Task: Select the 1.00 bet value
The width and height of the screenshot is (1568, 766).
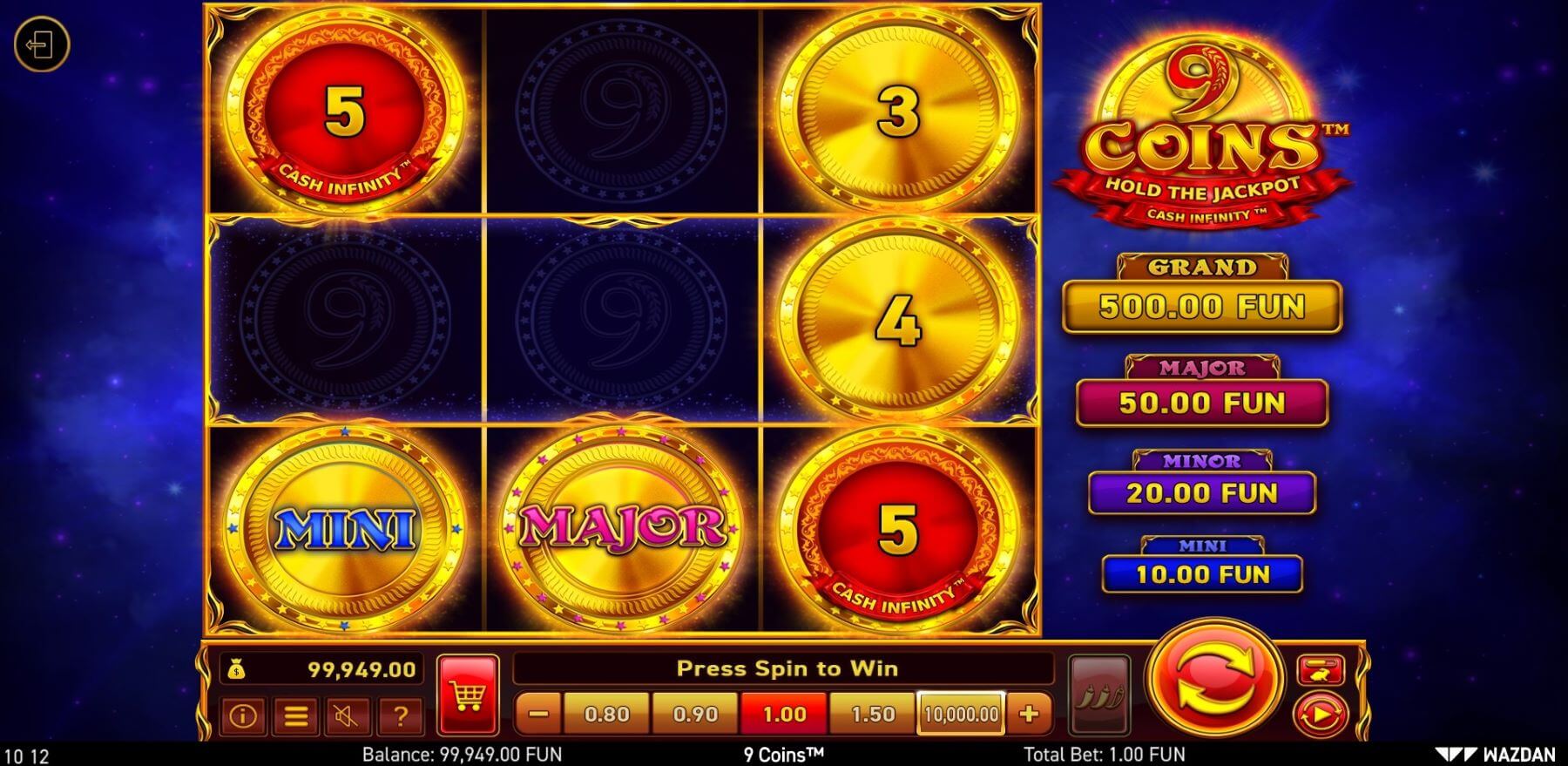Action: pos(784,715)
